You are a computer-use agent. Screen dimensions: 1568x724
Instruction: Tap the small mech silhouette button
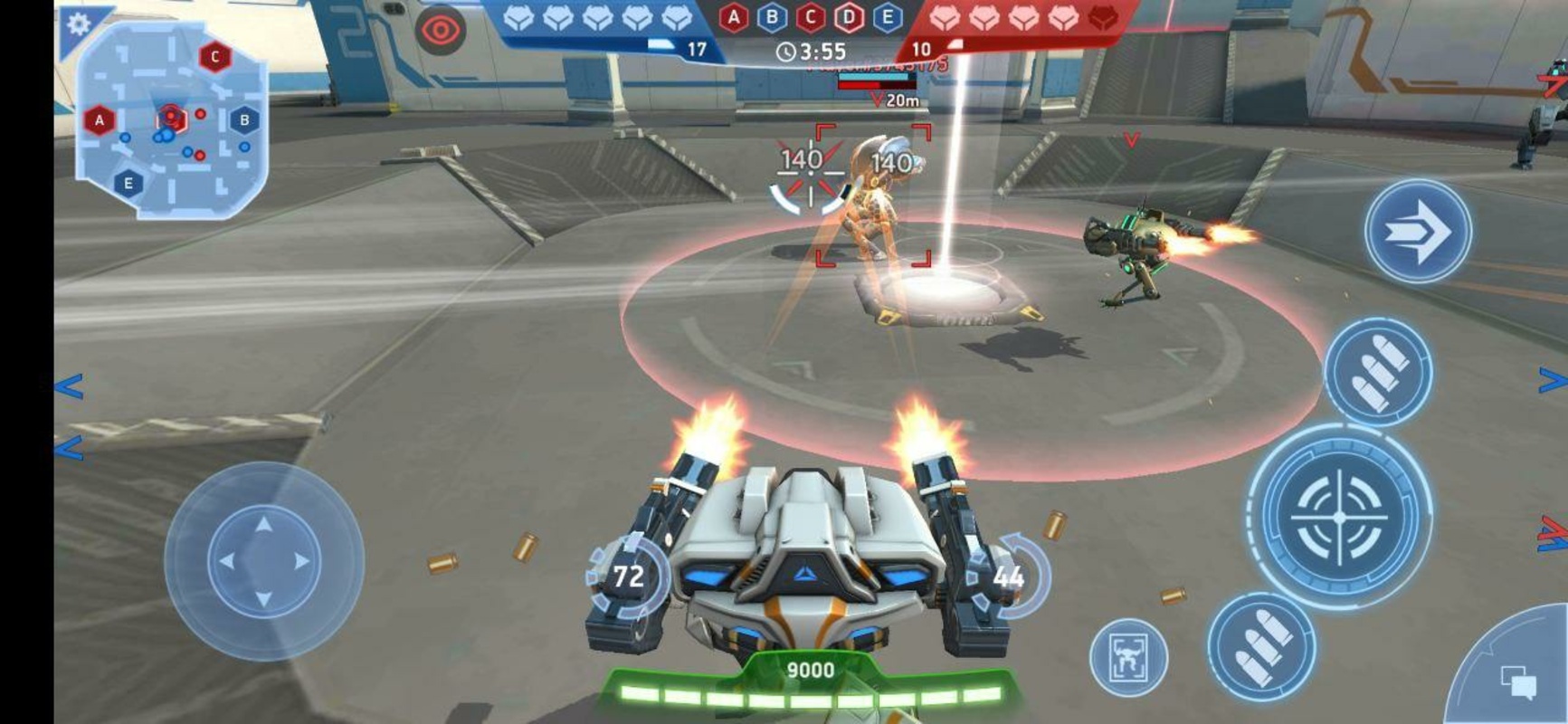click(x=1128, y=655)
